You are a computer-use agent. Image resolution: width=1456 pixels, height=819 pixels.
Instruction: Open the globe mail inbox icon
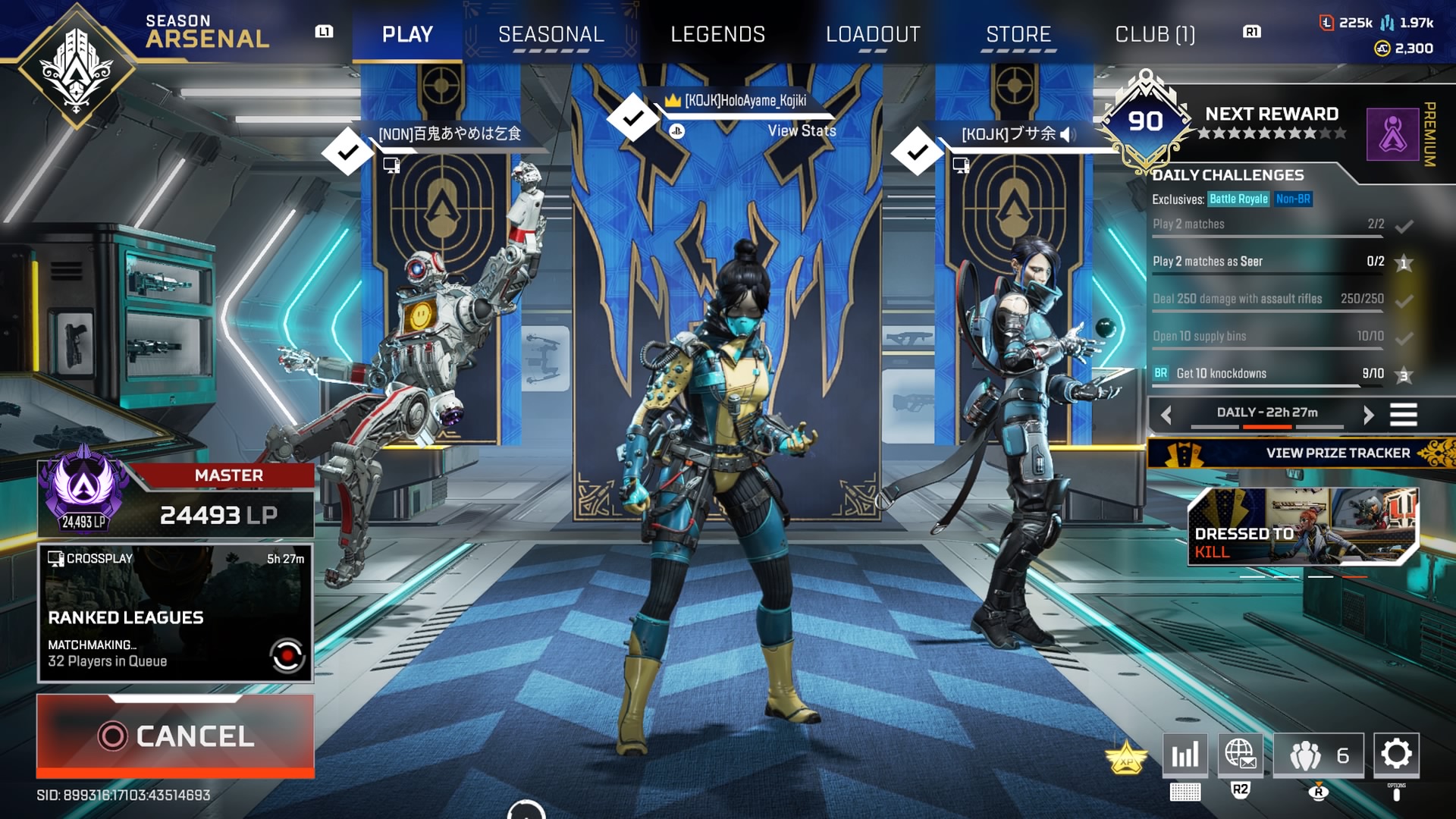tap(1240, 754)
